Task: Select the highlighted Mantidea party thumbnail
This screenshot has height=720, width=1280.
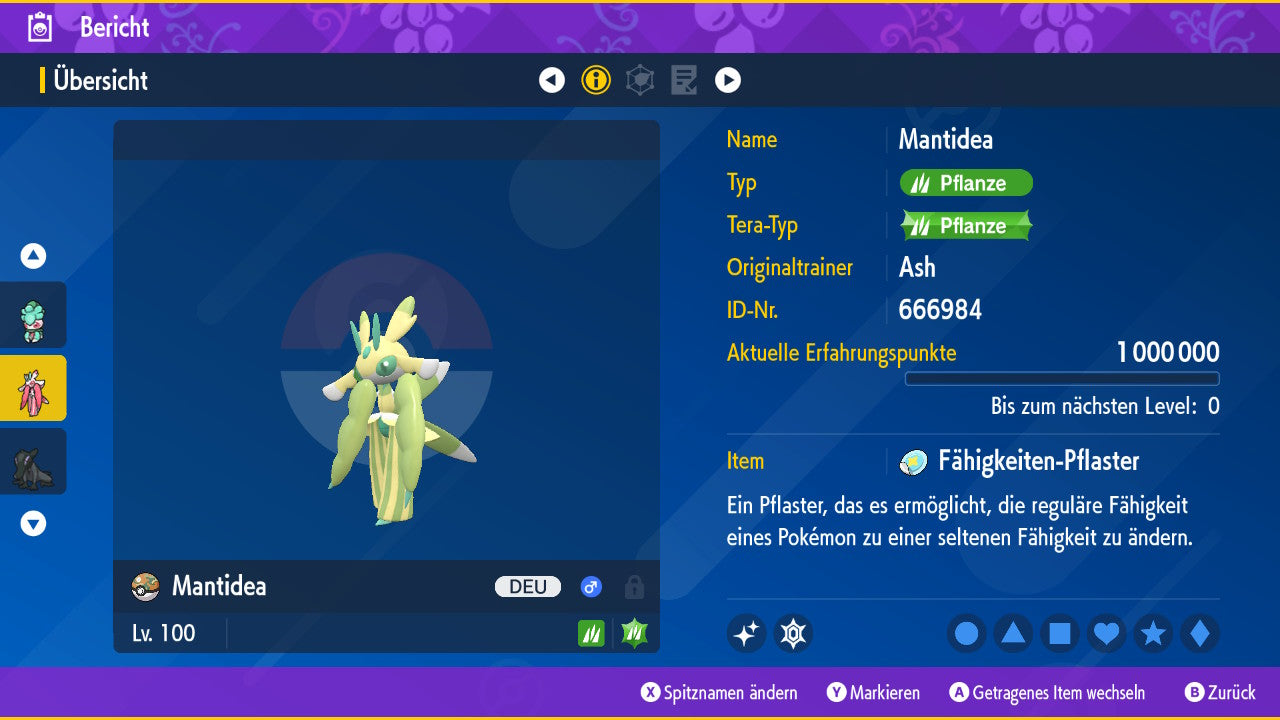Action: pyautogui.click(x=33, y=388)
